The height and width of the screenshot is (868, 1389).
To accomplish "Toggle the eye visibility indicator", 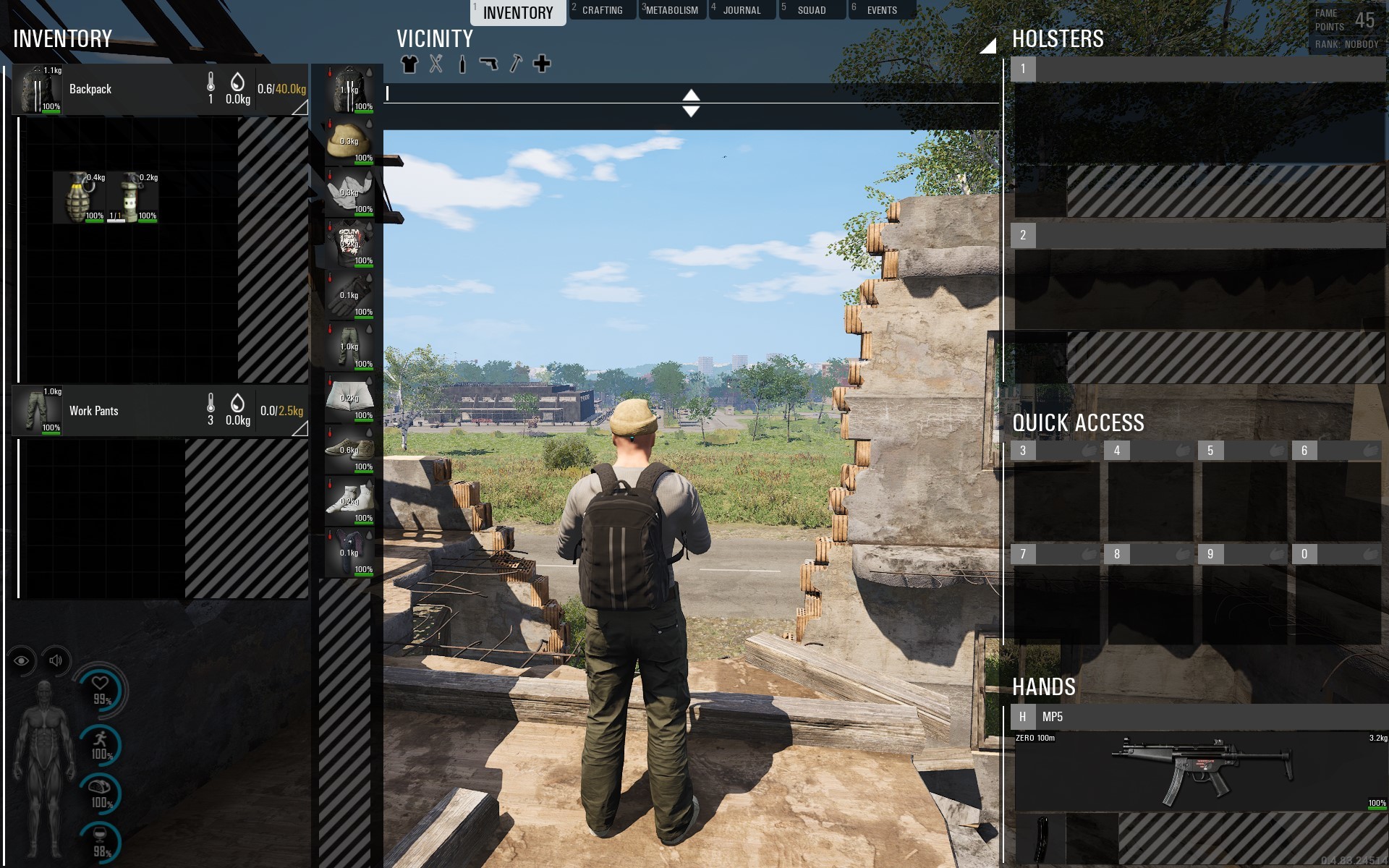I will pyautogui.click(x=22, y=660).
